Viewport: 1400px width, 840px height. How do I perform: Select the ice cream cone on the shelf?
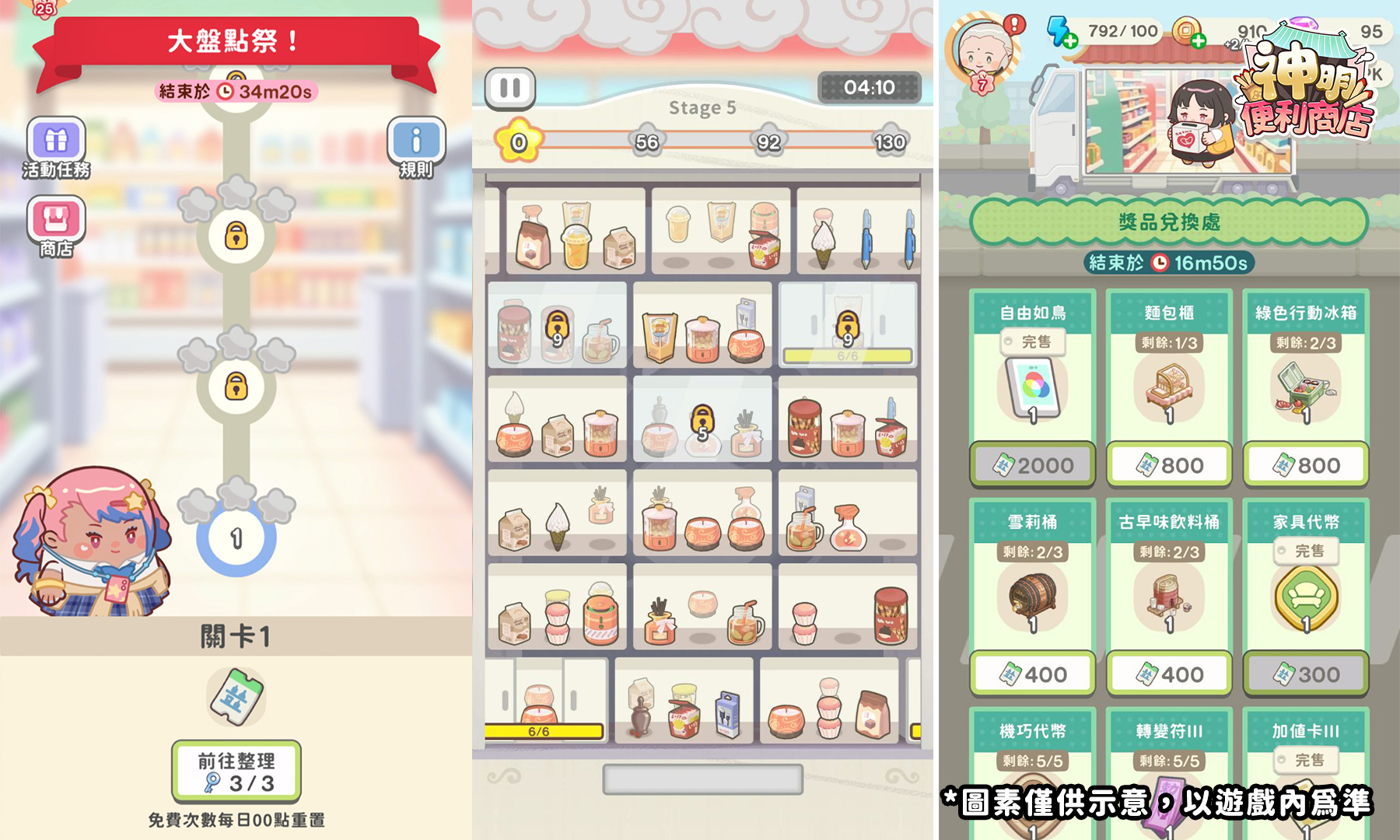point(823,240)
